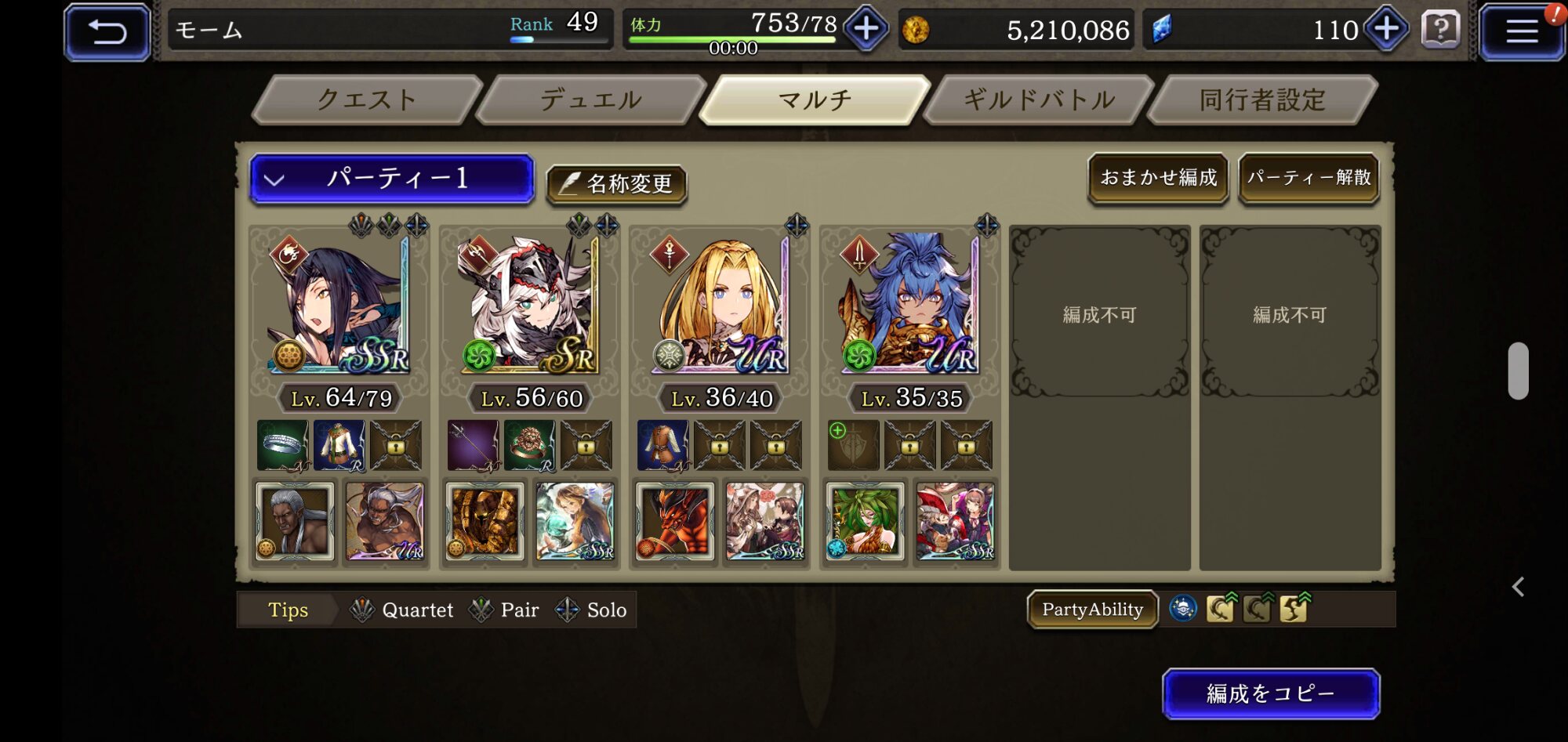Image resolution: width=1568 pixels, height=742 pixels.
Task: Open the ギルドバトル tab
Action: (x=1039, y=100)
